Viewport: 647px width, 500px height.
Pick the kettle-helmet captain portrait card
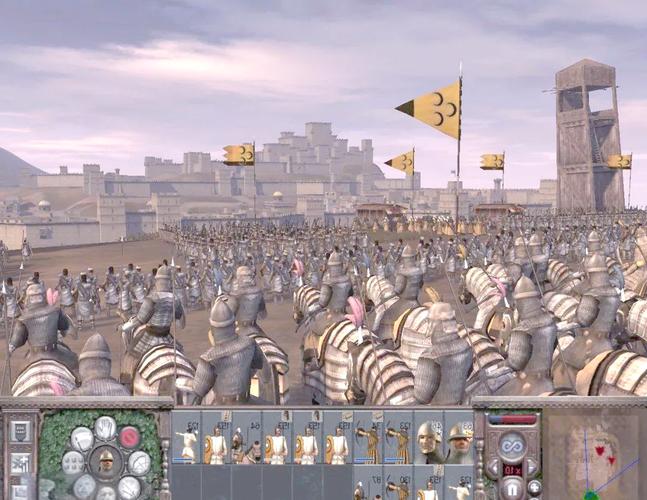click(x=459, y=442)
